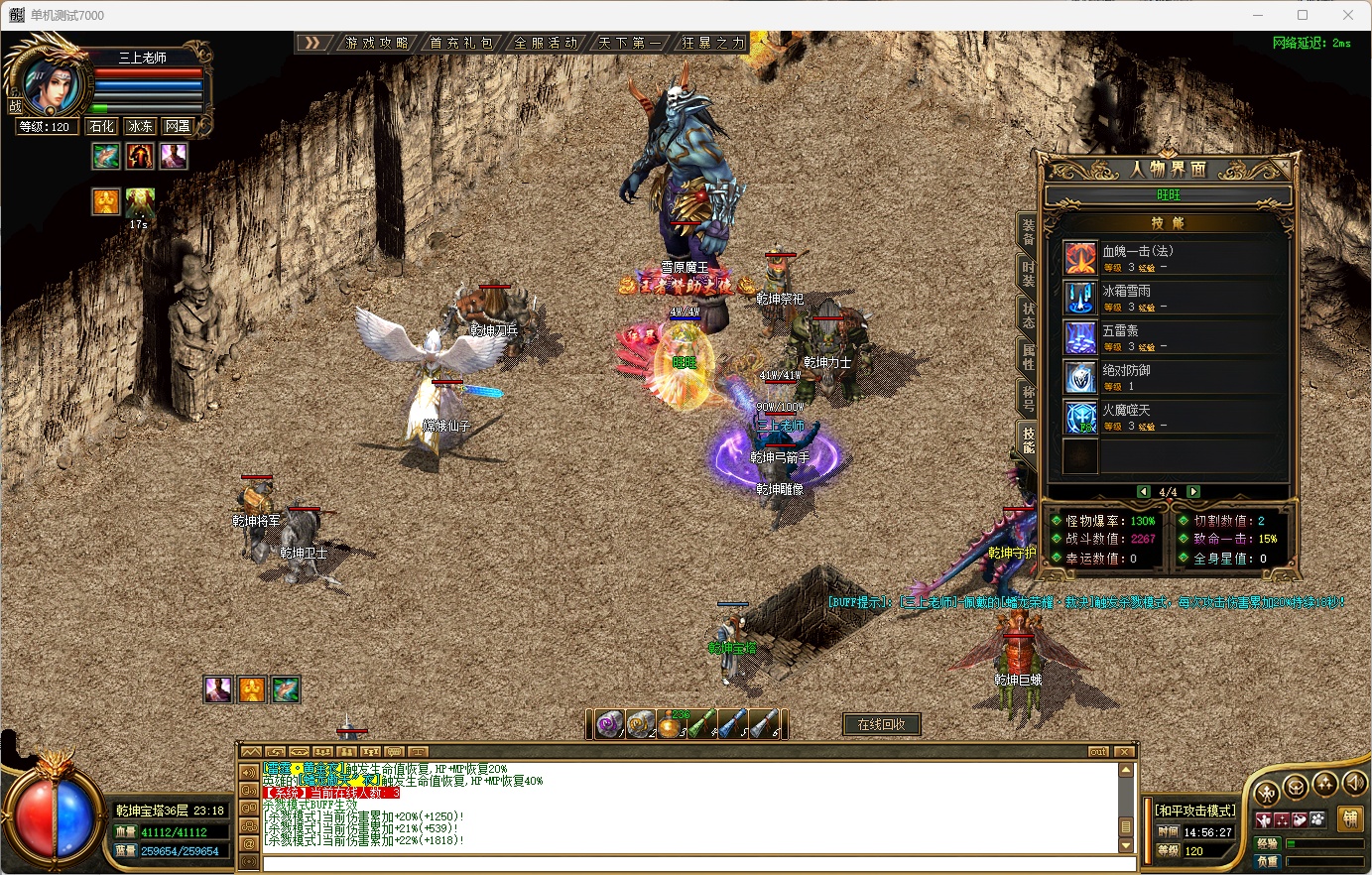Select the 绝对防御 skill icon

[1080, 377]
